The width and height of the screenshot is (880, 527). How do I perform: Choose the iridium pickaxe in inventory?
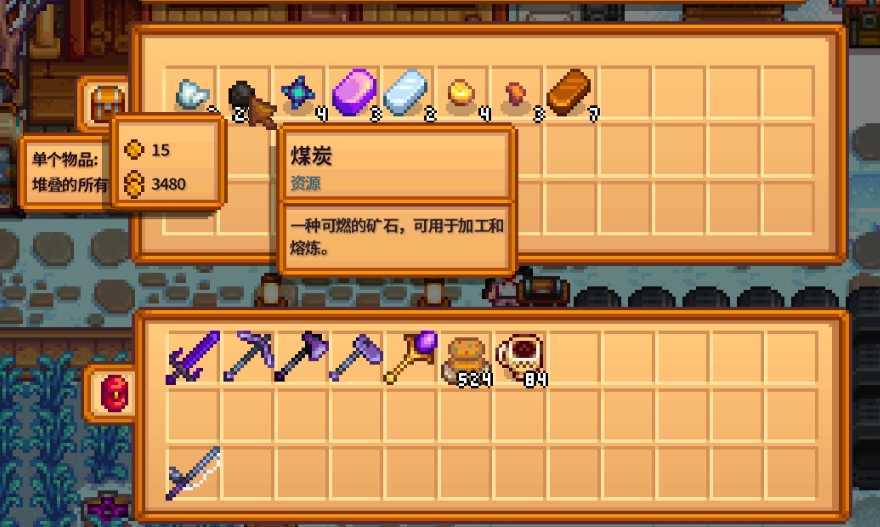click(245, 358)
